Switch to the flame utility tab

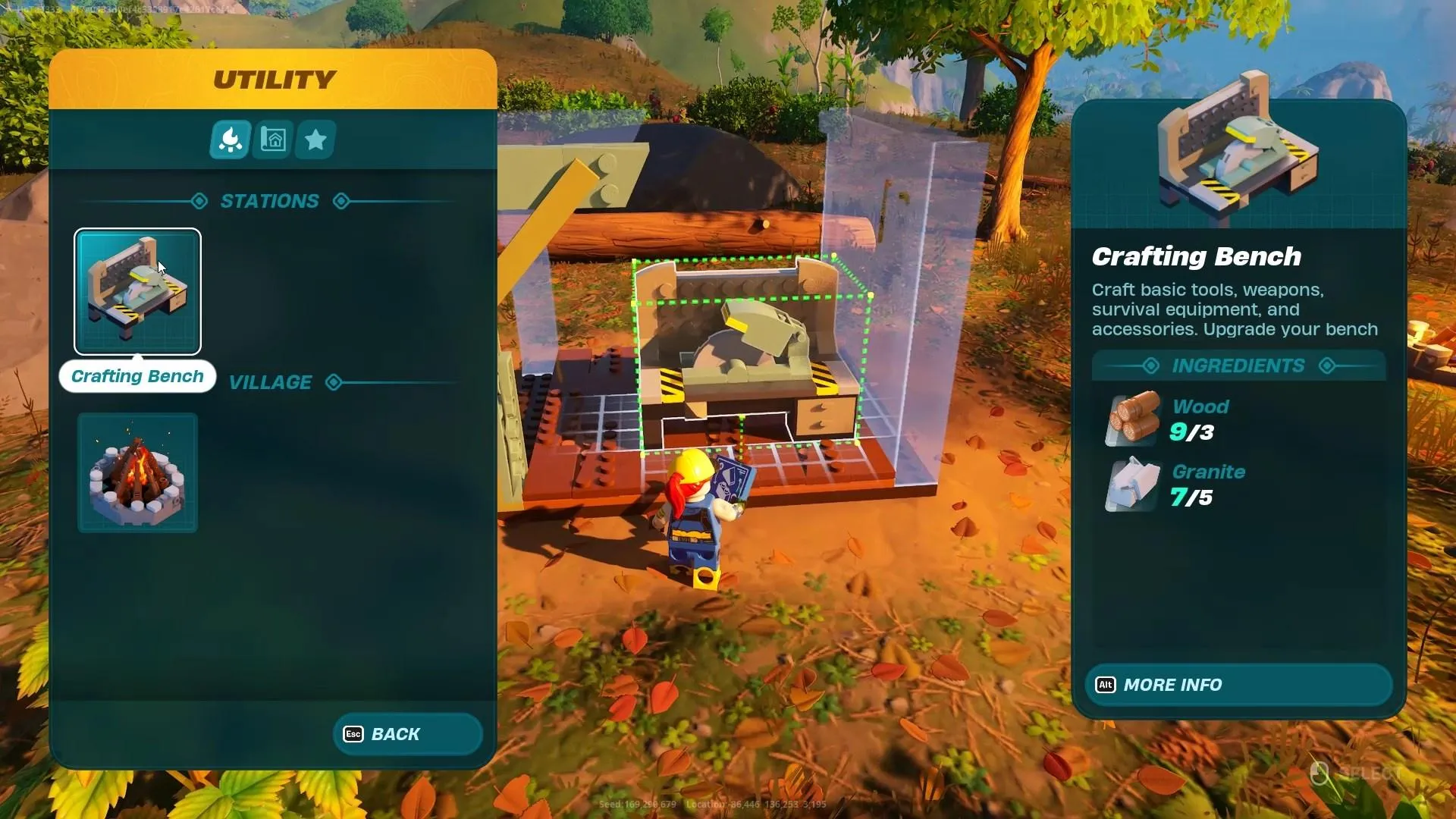tap(230, 140)
